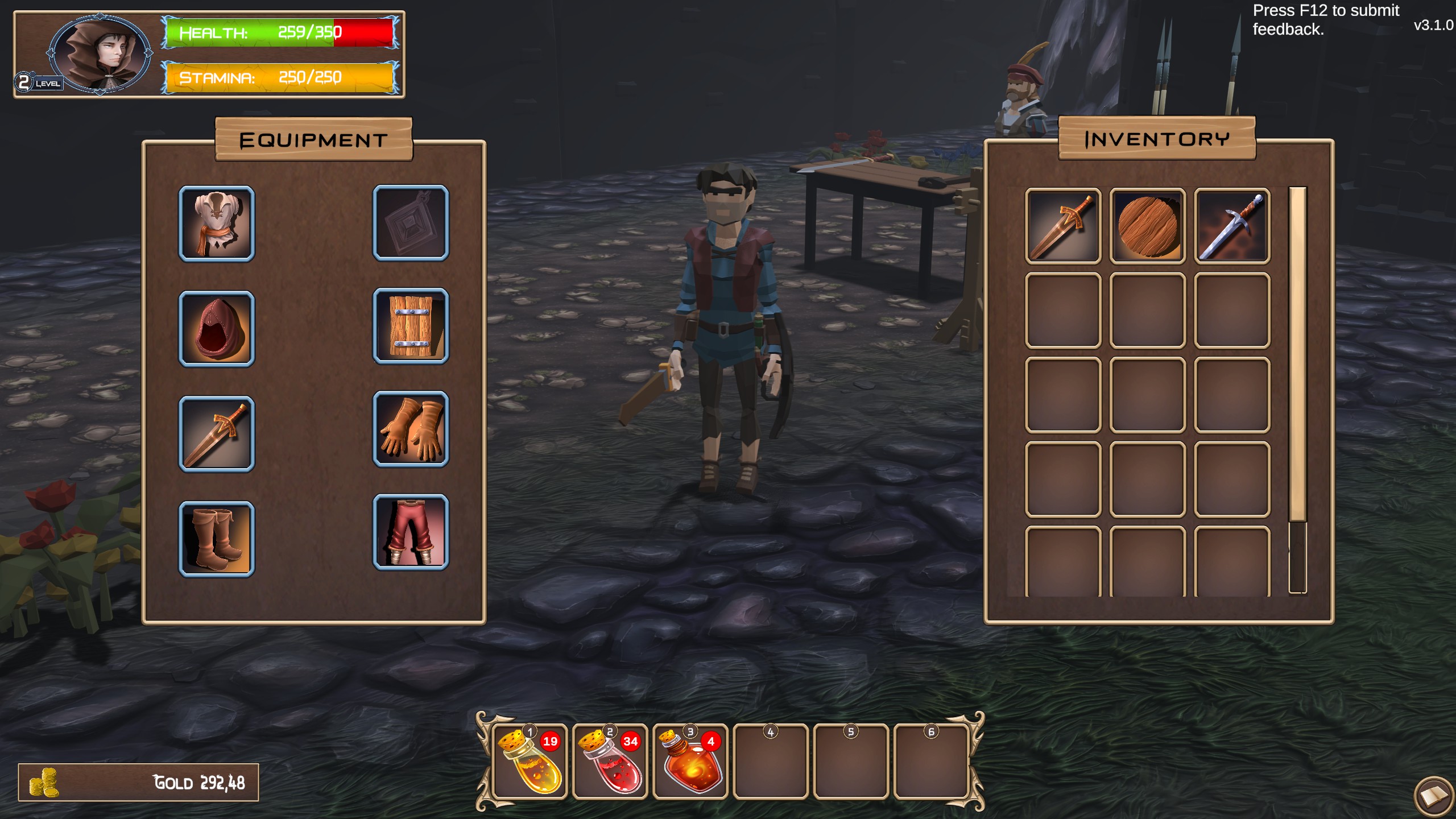Use the yellow potion in hotbar slot 1
Image resolution: width=1456 pixels, height=819 pixels.
[x=530, y=762]
